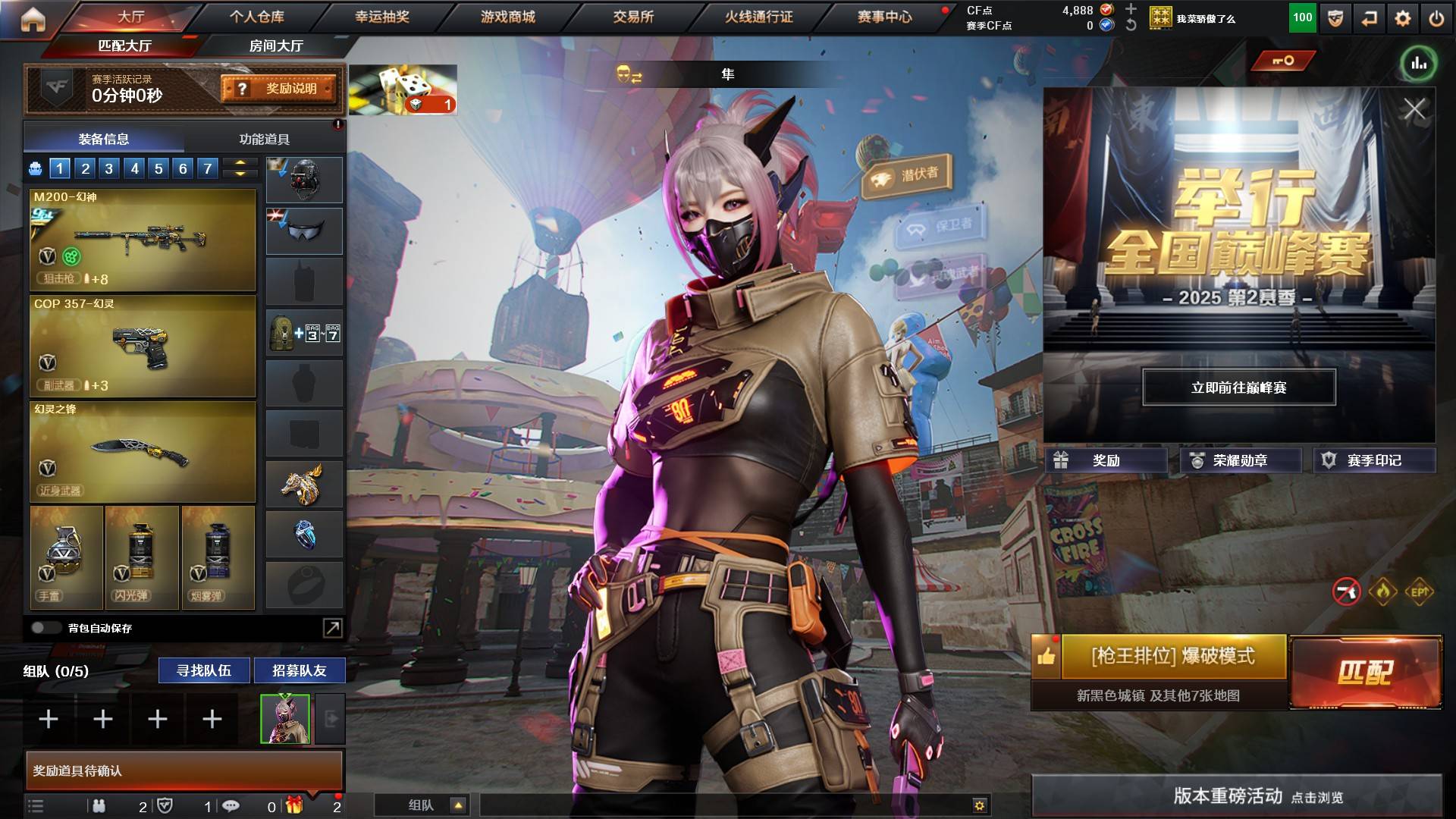Close the 全国巅峰赛 promo panel
Image resolution: width=1456 pixels, height=819 pixels.
click(x=1414, y=109)
